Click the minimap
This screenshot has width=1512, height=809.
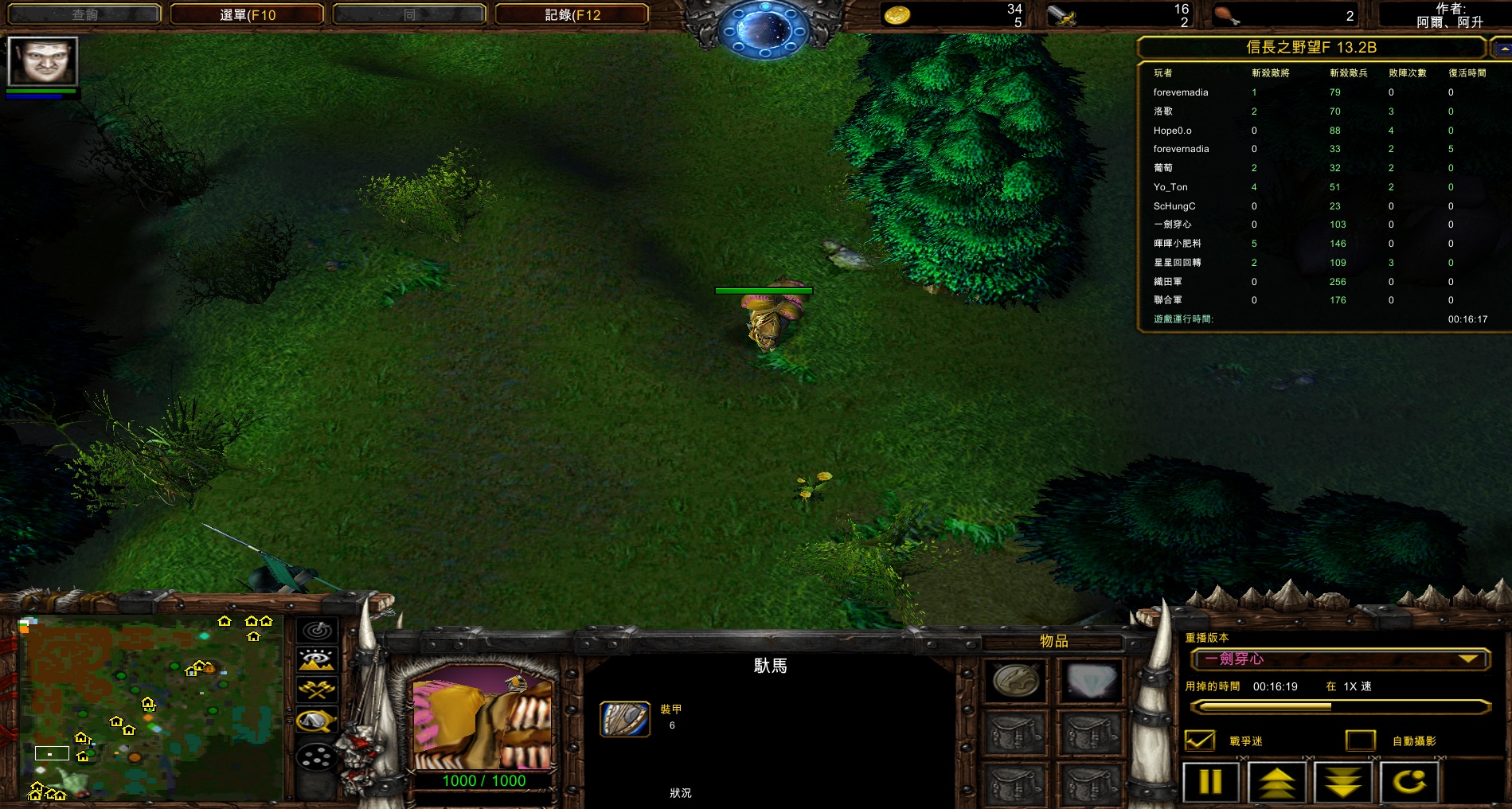point(151,707)
